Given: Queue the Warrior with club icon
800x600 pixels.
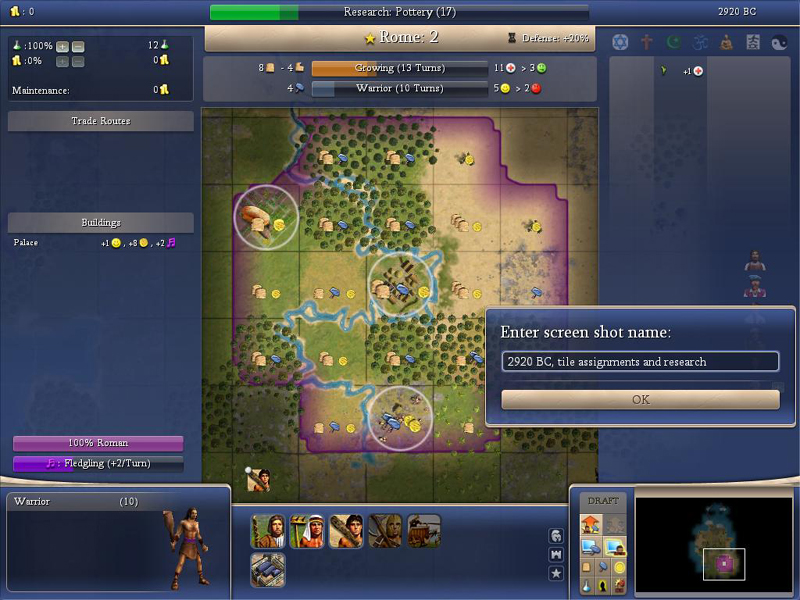Looking at the screenshot, I should tap(346, 531).
